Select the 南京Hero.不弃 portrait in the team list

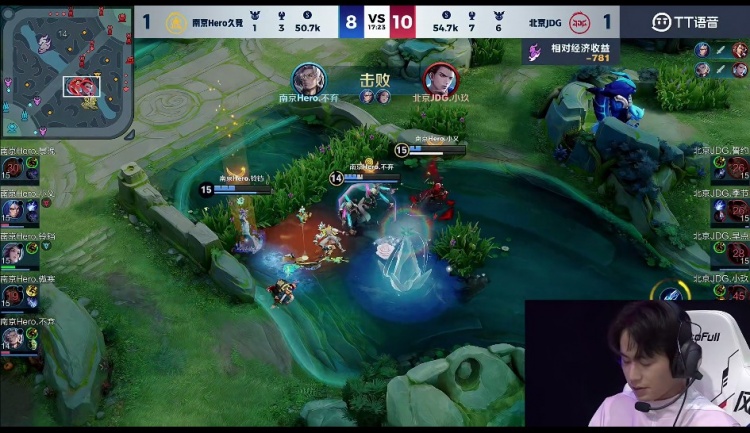[14, 340]
